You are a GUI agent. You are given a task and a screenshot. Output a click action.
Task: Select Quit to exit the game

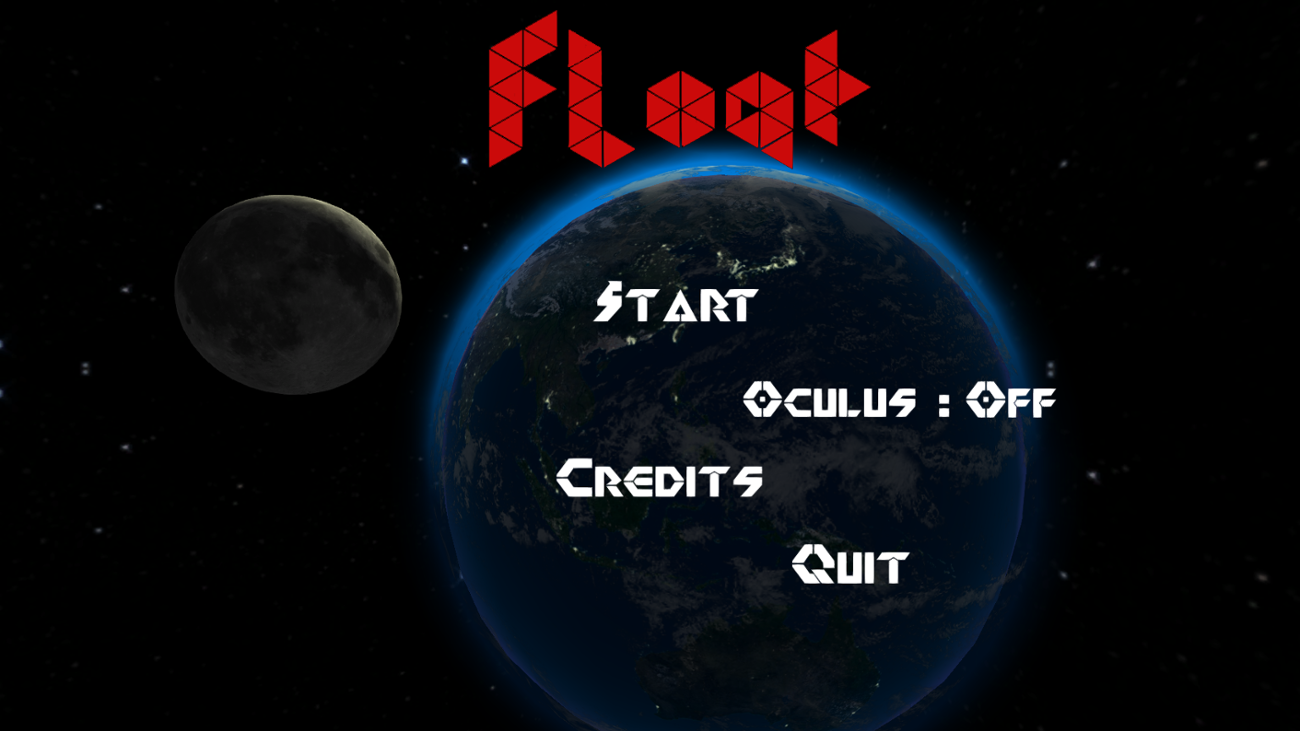pyautogui.click(x=849, y=563)
